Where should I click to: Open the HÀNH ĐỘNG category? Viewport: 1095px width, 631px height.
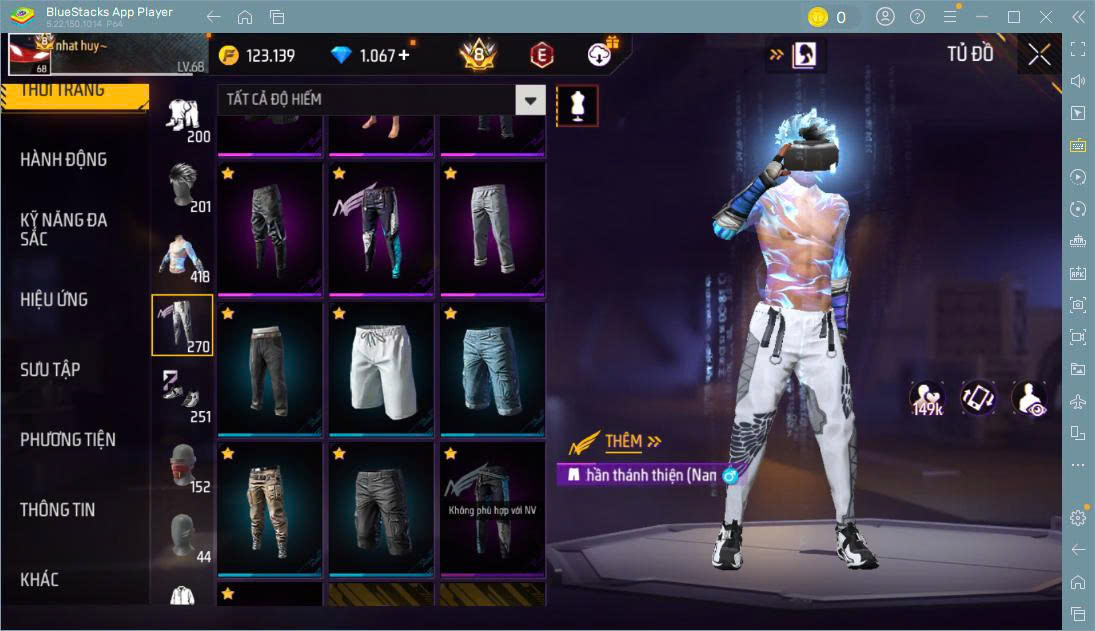click(63, 159)
